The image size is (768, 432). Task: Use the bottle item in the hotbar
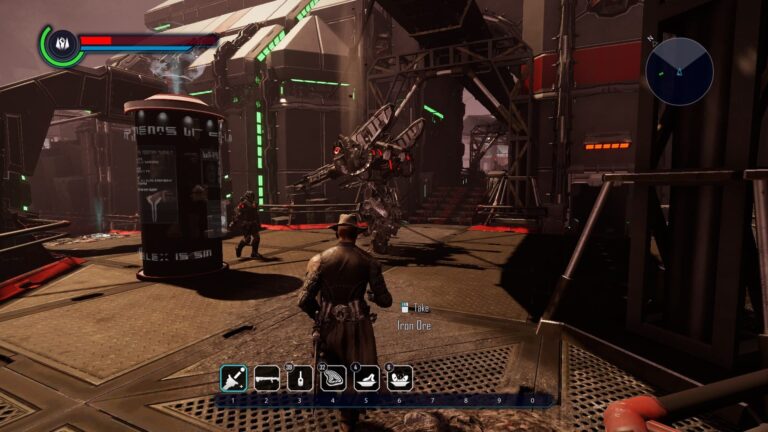point(300,377)
